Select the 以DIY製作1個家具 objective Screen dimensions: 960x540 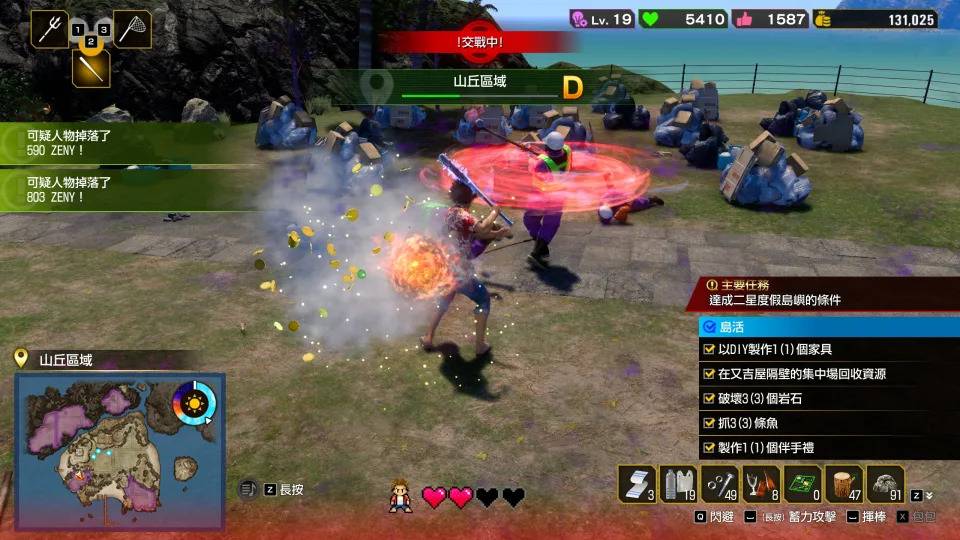[x=829, y=350]
